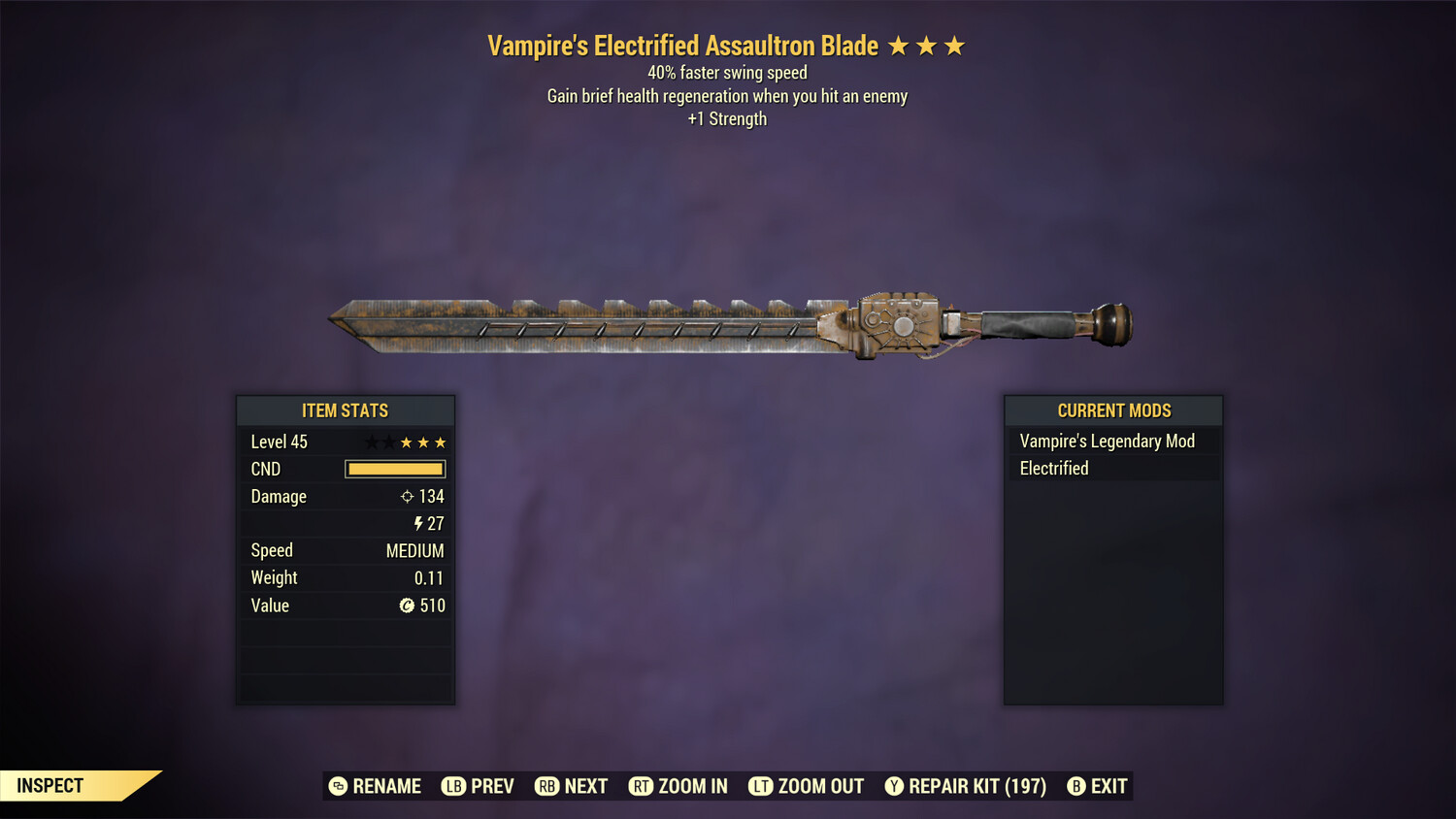Go to the Prev item

point(479,786)
